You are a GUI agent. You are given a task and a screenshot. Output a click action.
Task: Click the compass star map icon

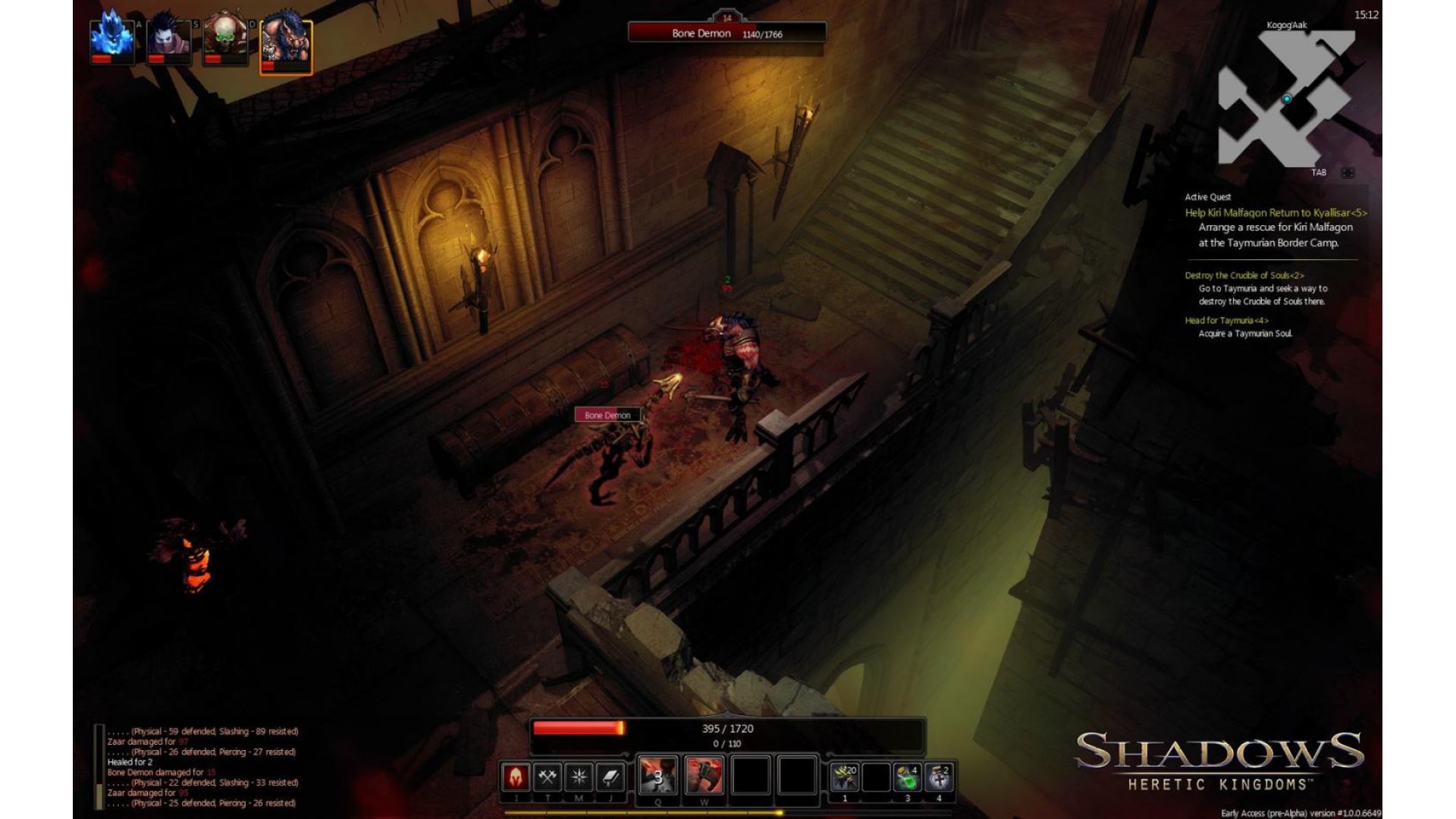tap(579, 777)
